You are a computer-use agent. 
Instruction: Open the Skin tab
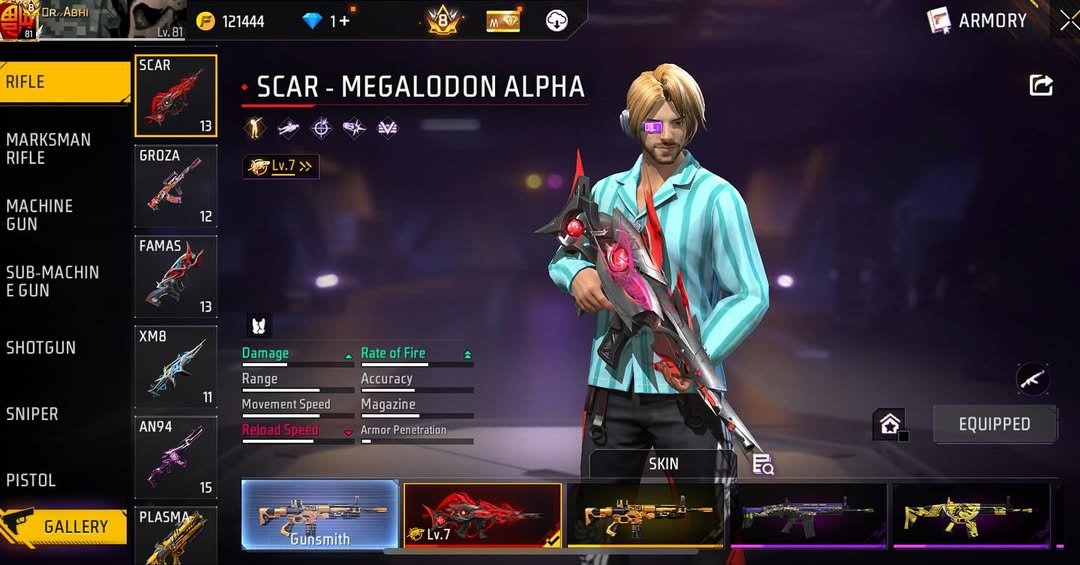pyautogui.click(x=663, y=464)
